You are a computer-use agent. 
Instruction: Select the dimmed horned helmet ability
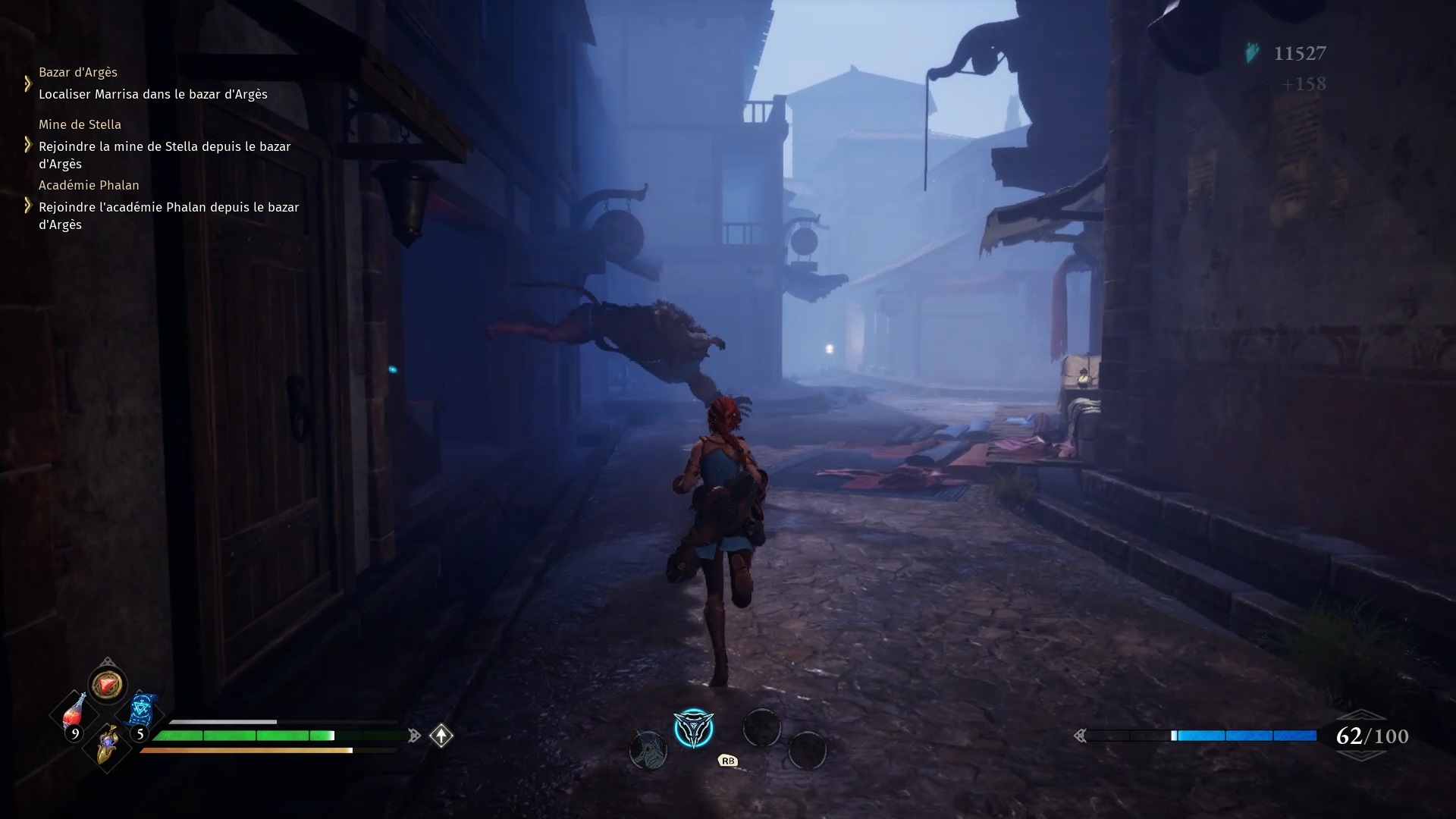point(648,750)
